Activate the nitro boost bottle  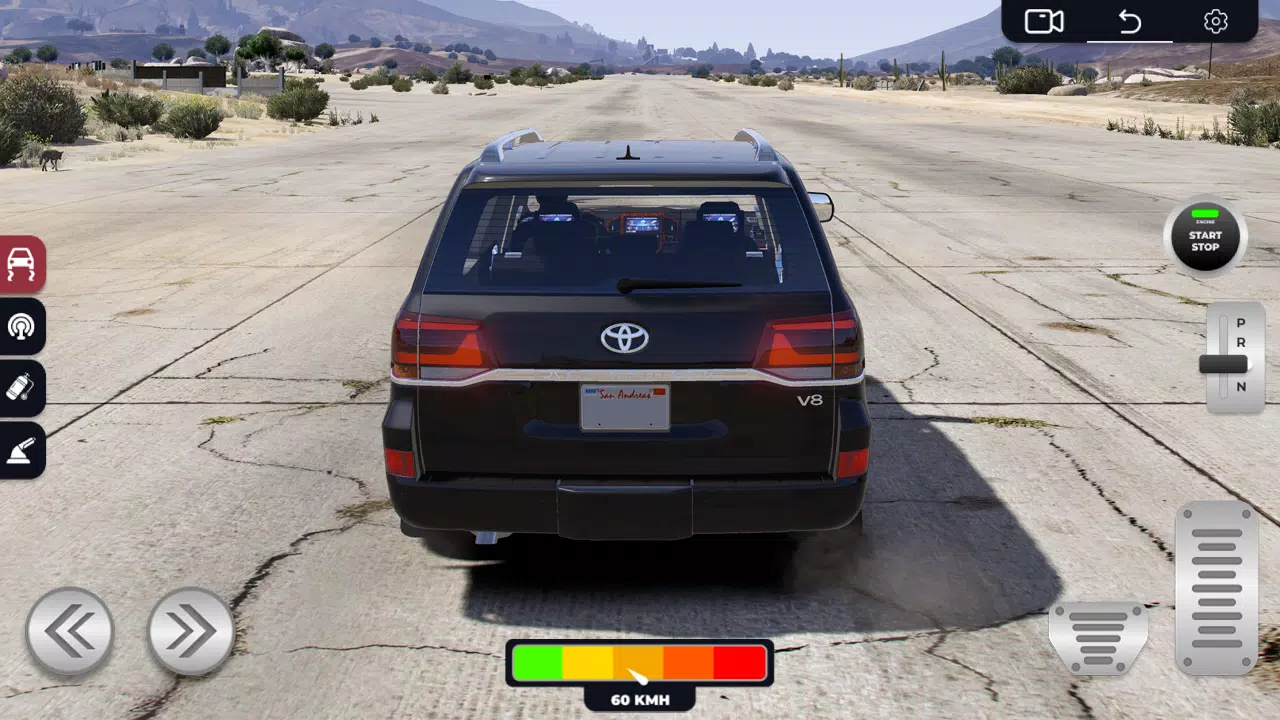[x=22, y=389]
